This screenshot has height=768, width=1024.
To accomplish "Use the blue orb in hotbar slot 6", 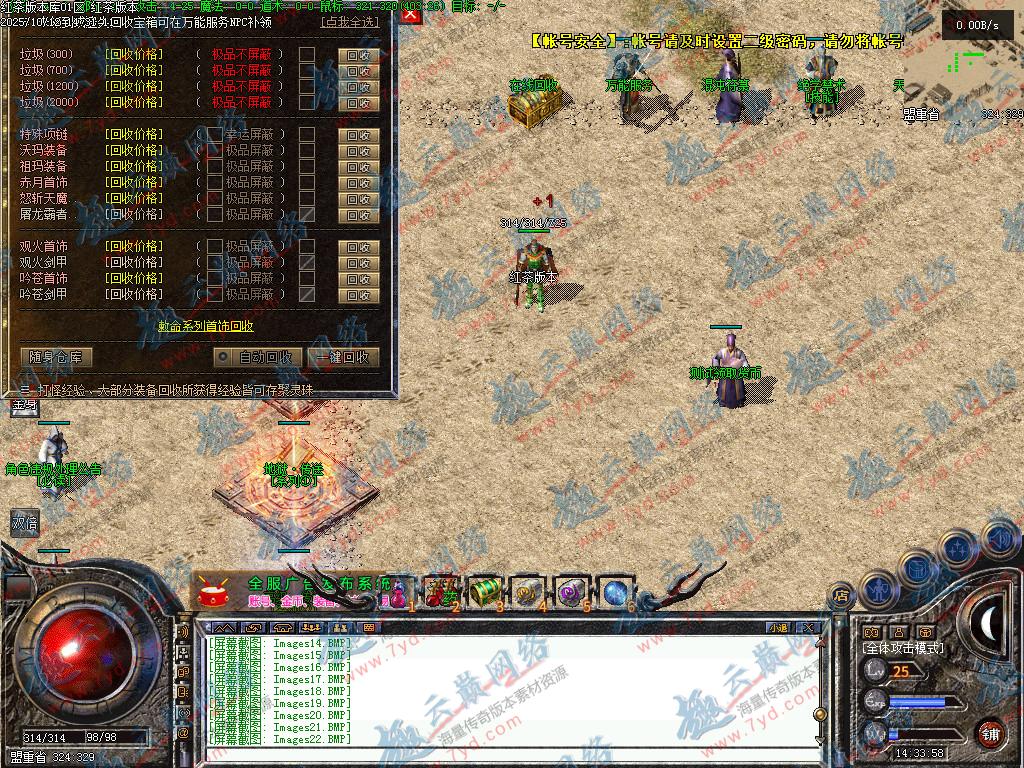I will click(615, 591).
